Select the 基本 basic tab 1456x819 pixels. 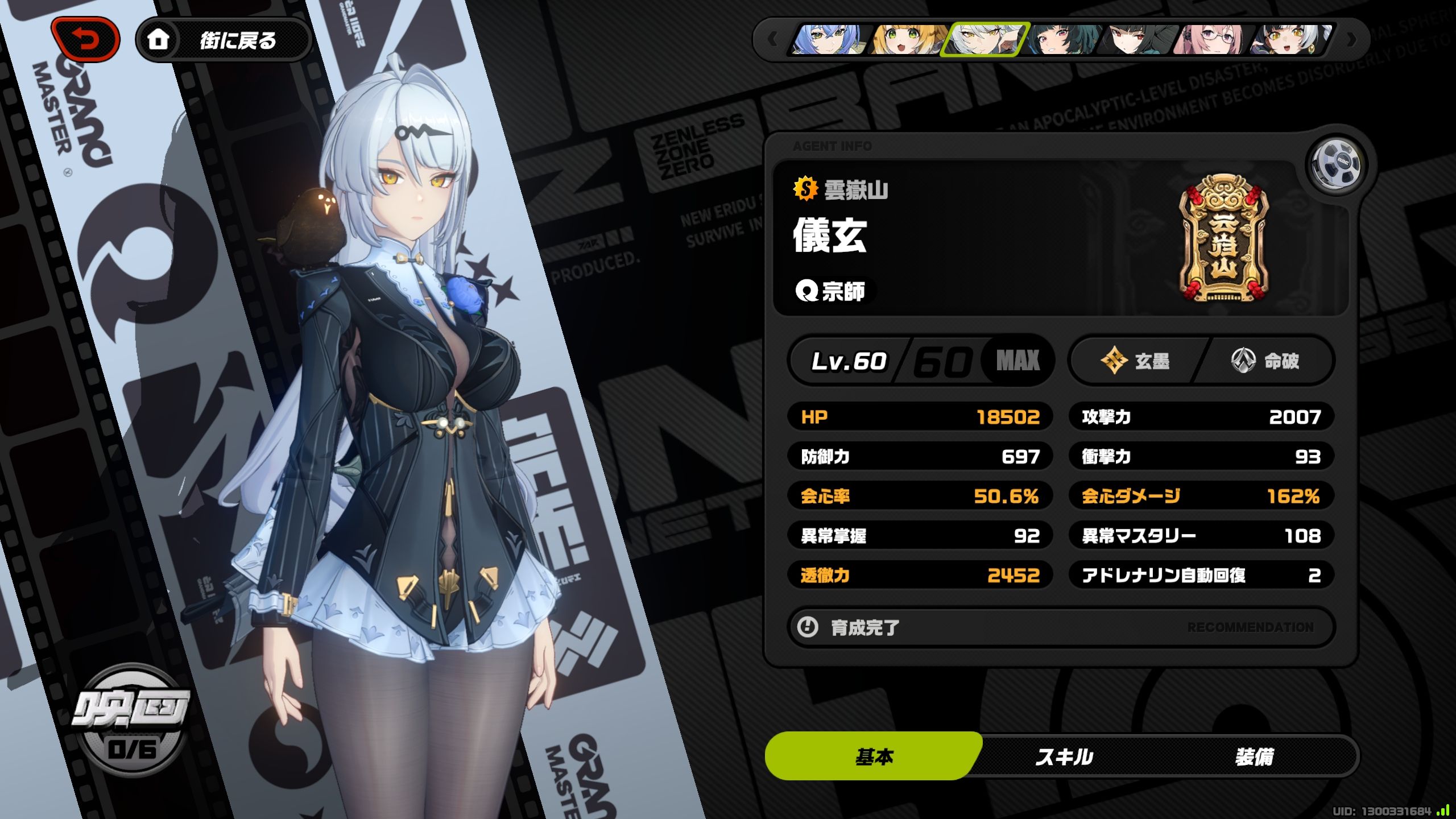[874, 757]
